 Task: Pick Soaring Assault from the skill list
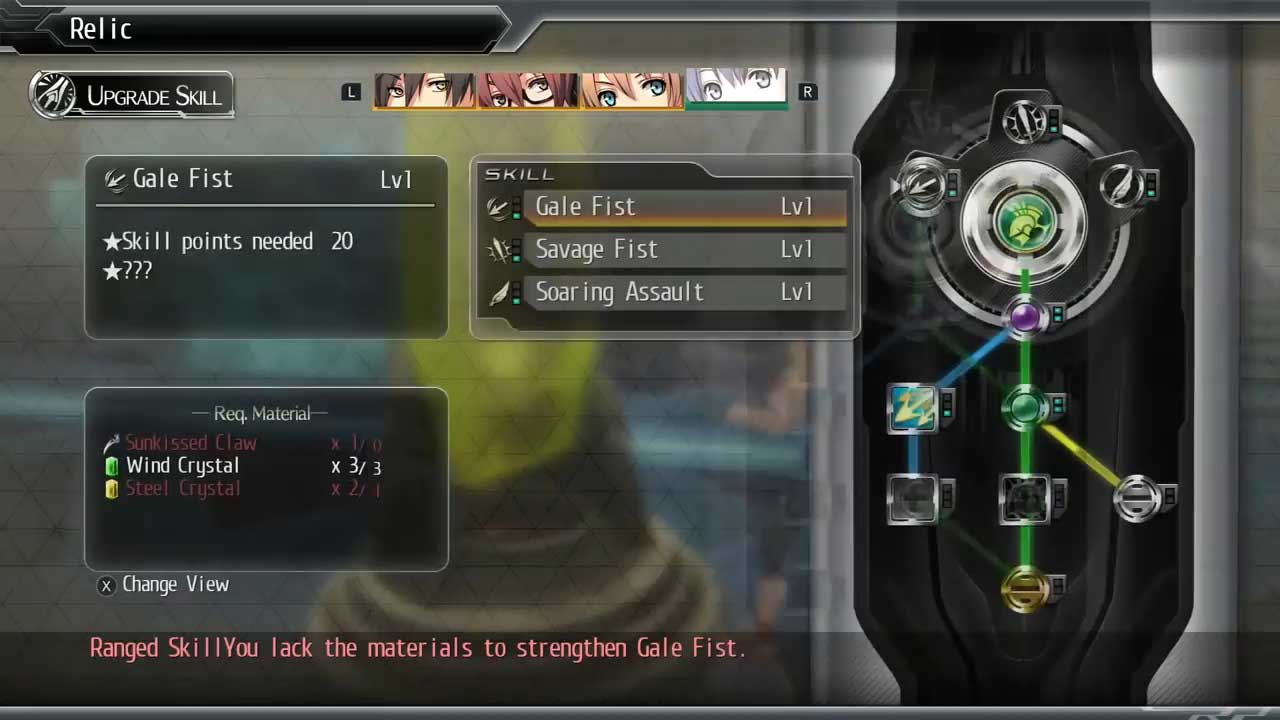[684, 293]
